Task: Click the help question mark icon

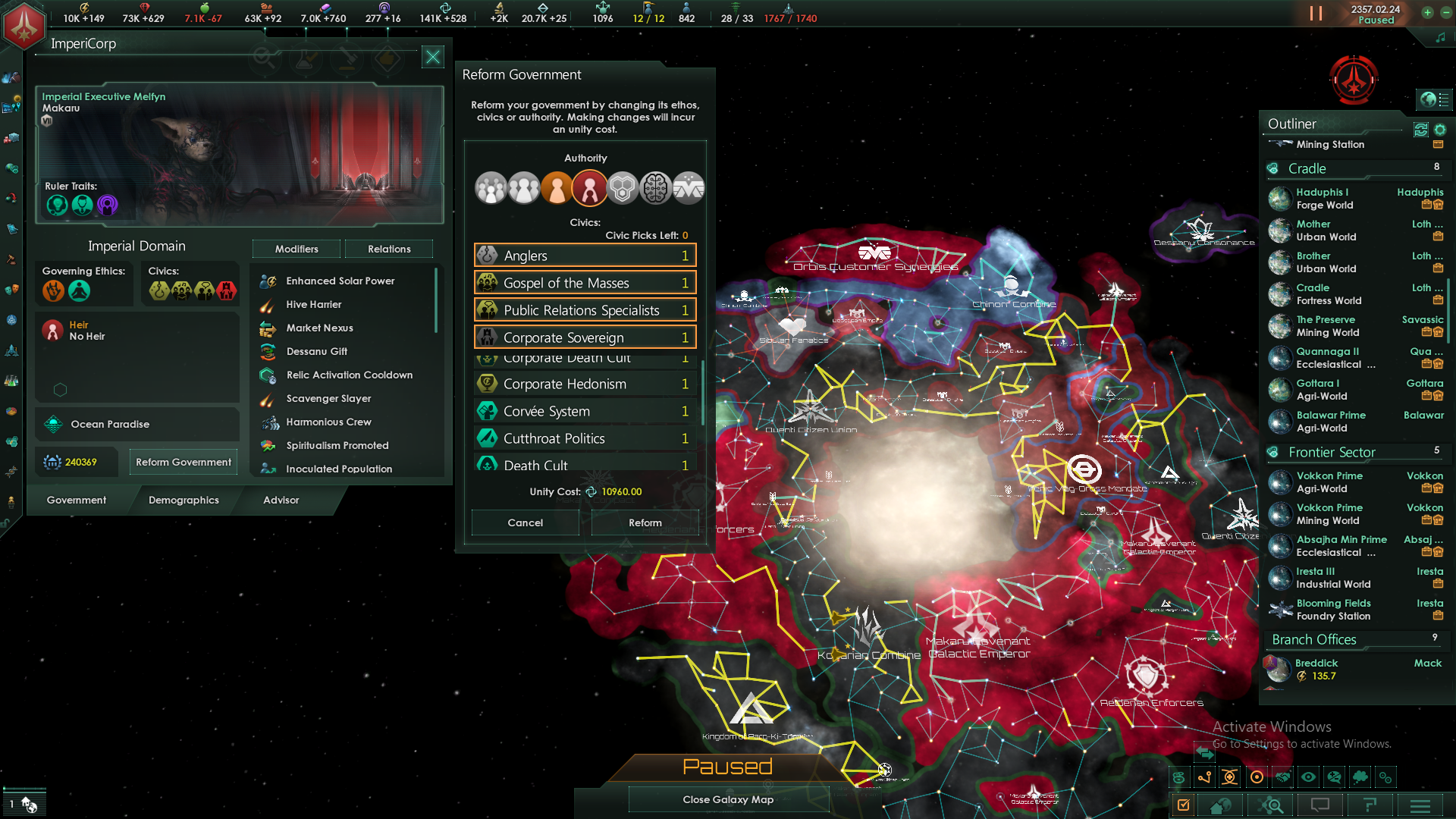Action: 1370,806
